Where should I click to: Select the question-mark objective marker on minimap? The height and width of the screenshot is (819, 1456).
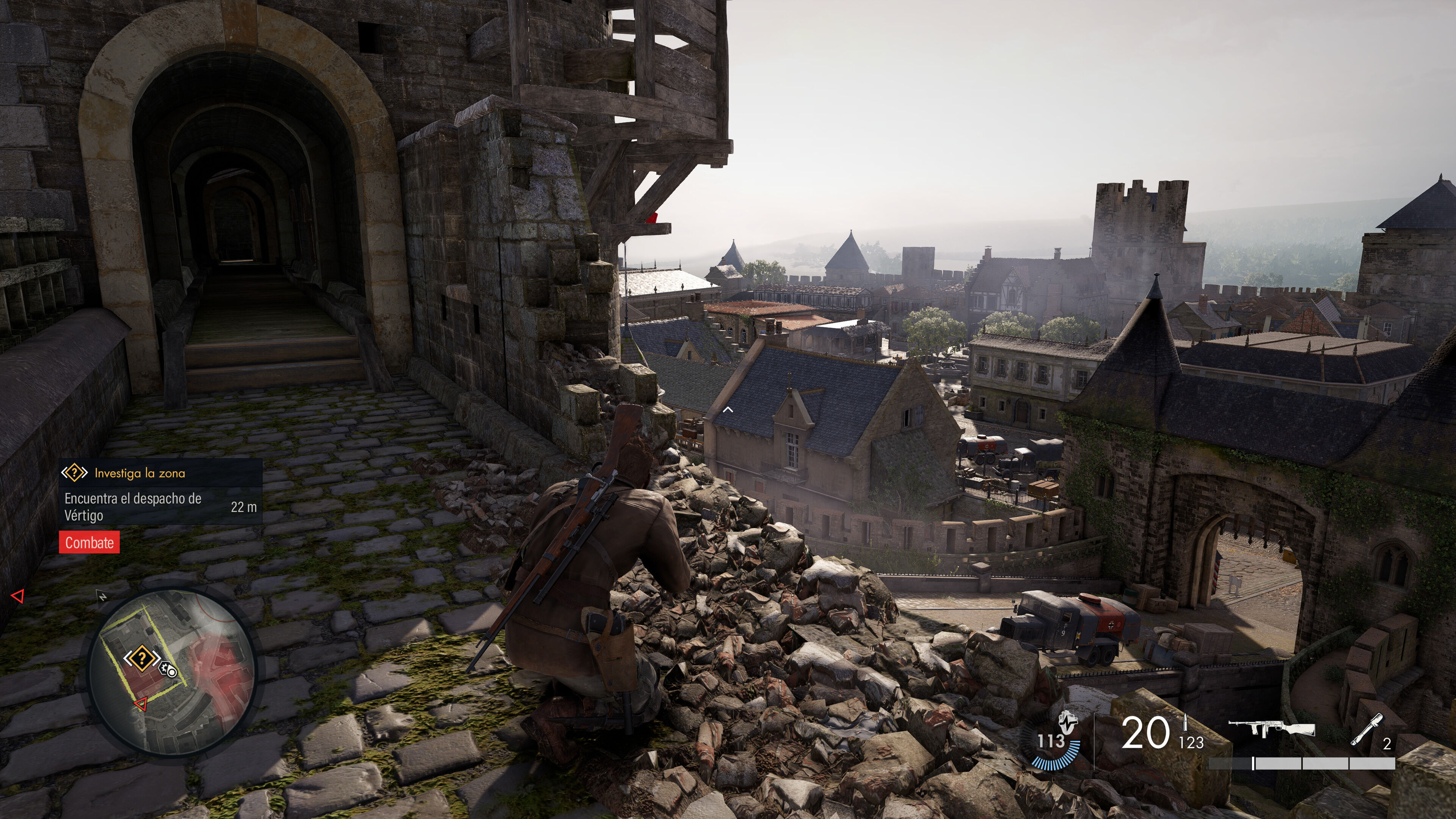(x=141, y=658)
